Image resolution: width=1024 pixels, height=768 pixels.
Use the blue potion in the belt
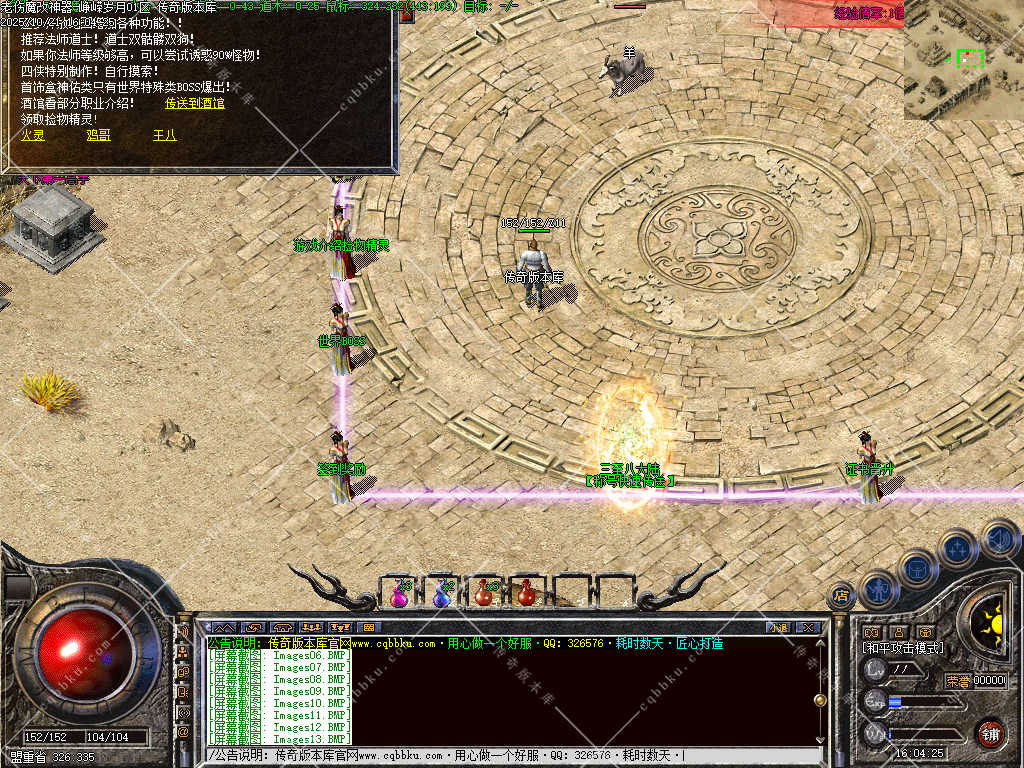(442, 593)
